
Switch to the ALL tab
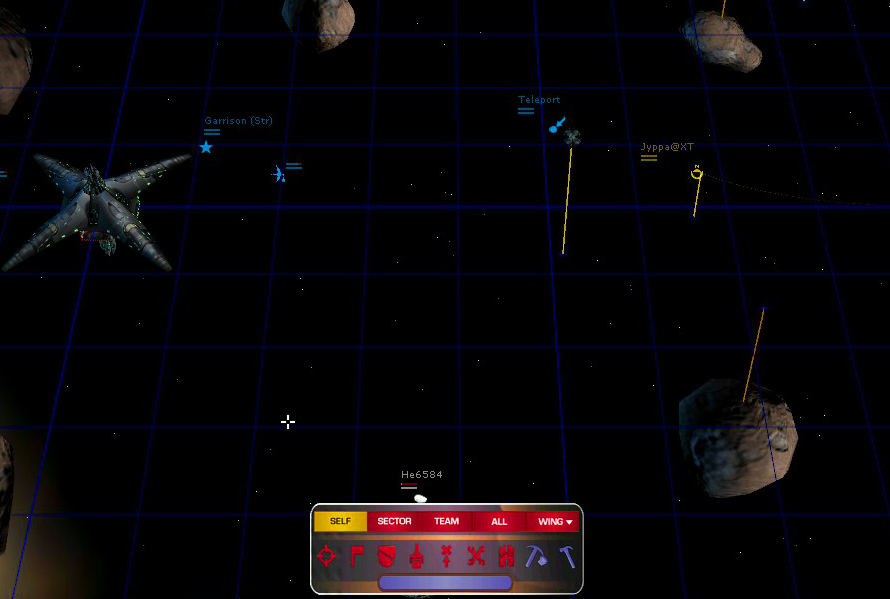[x=499, y=521]
